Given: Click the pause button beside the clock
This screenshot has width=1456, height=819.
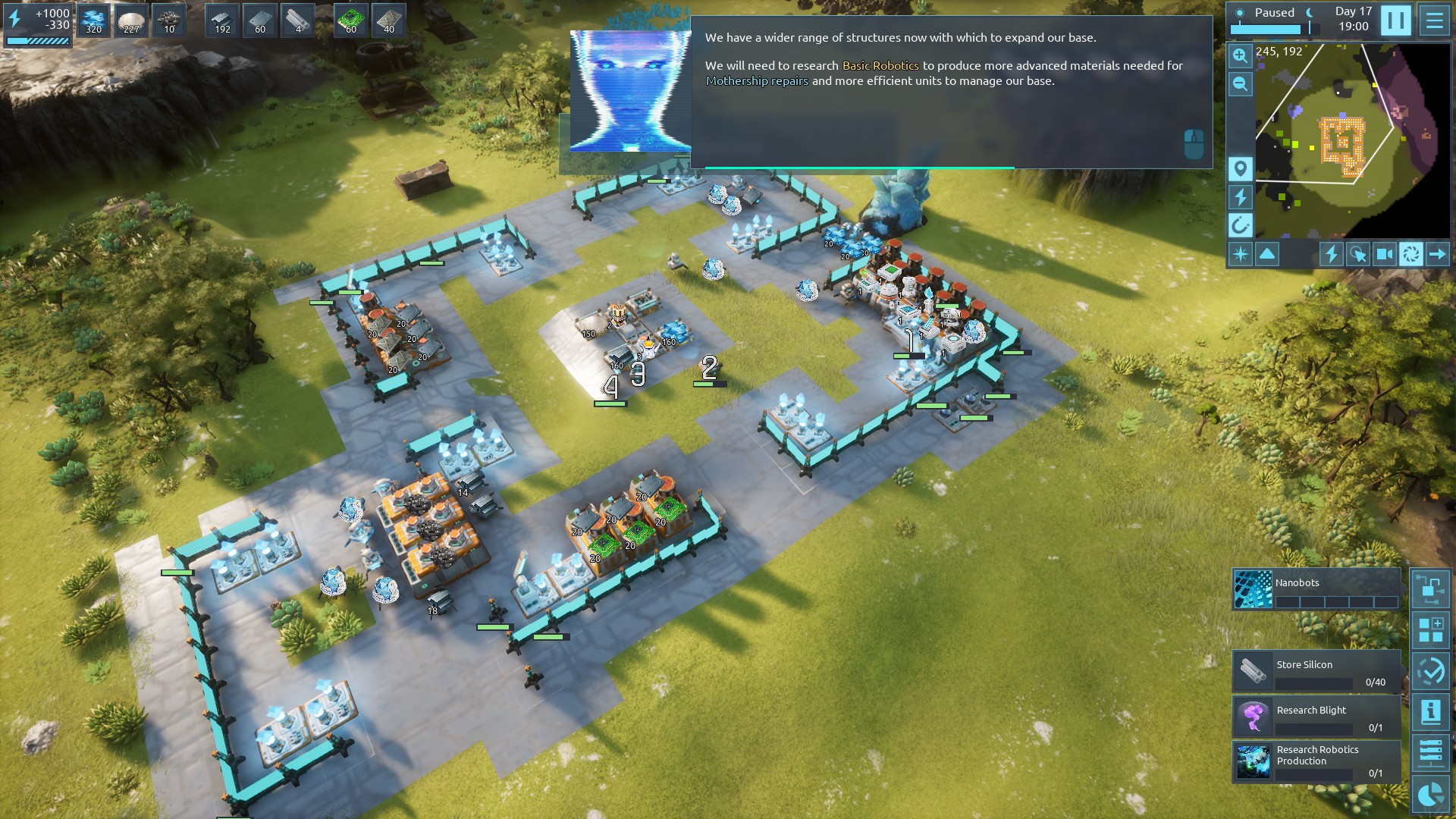Looking at the screenshot, I should 1395,20.
